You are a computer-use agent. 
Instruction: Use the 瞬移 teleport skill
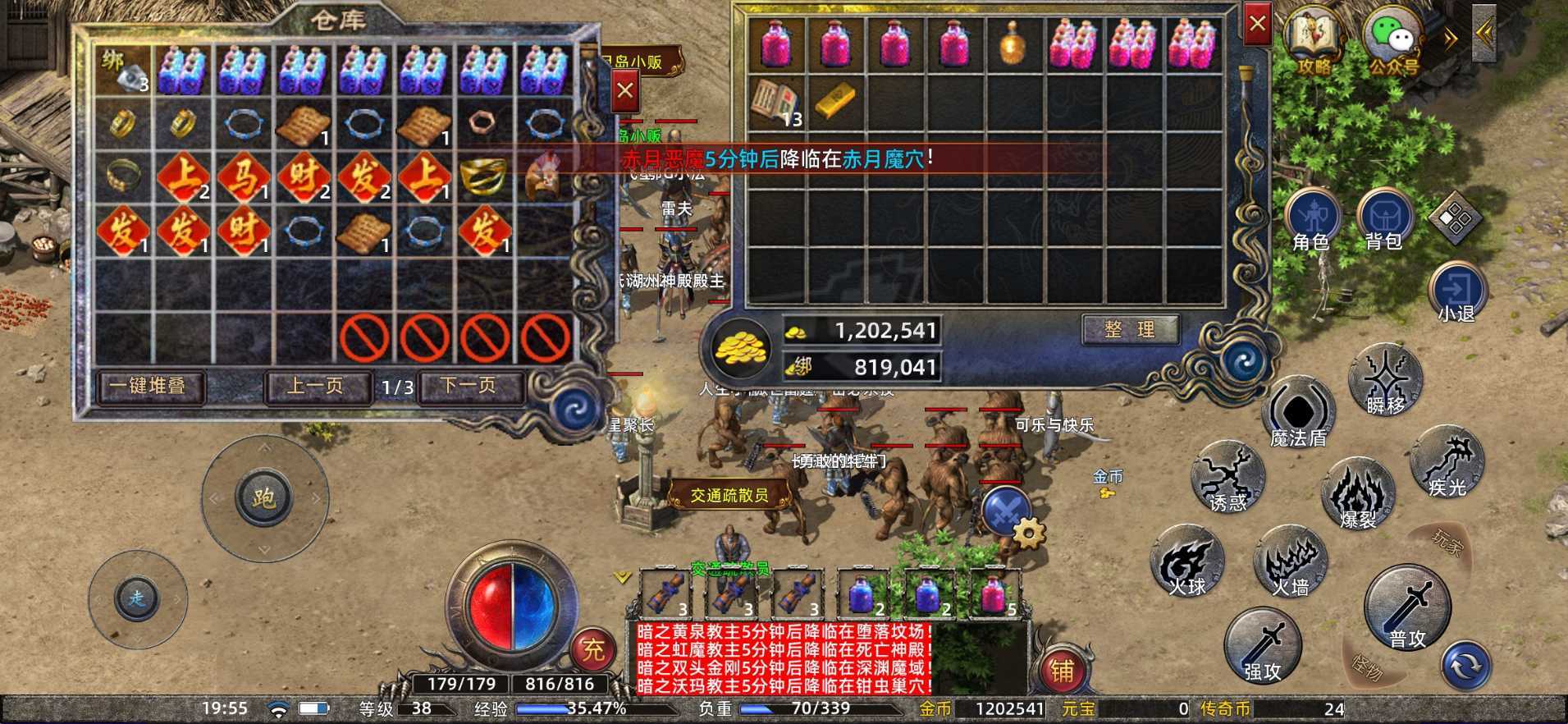point(1385,380)
